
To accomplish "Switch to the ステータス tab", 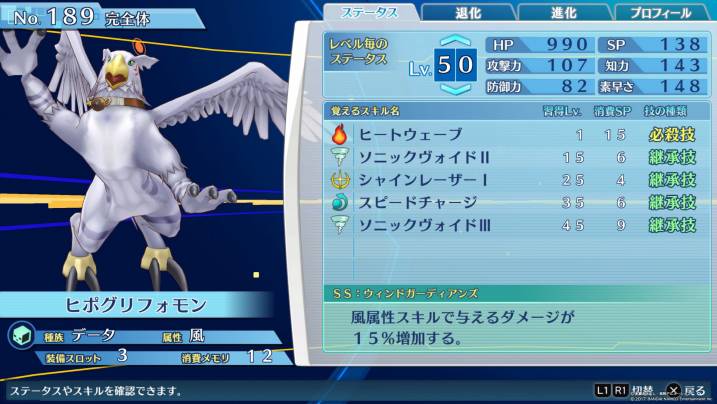I will click(371, 12).
